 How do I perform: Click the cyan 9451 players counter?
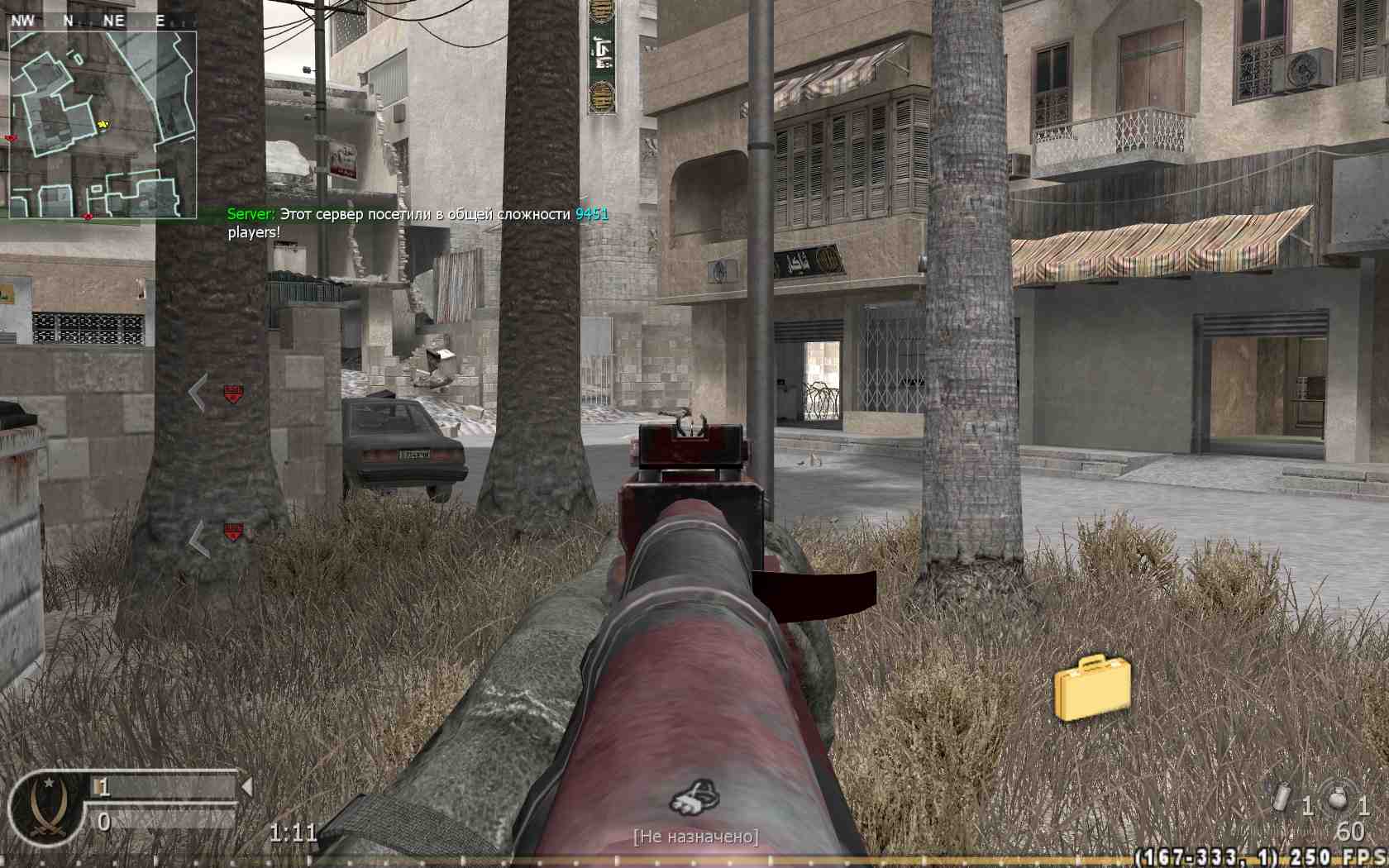[589, 213]
